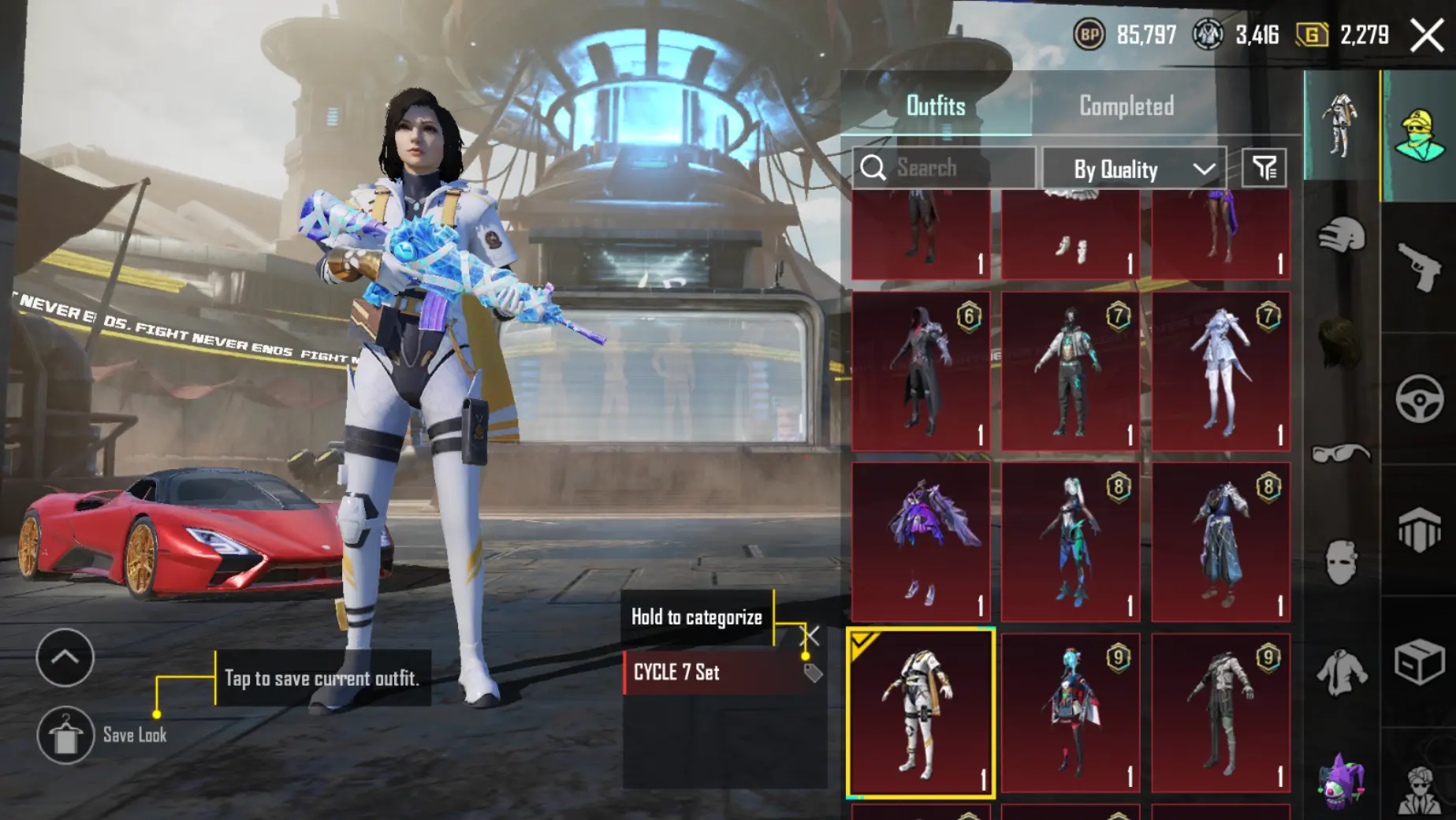The height and width of the screenshot is (820, 1456).
Task: Open the By Quality sort dropdown
Action: 1134,169
